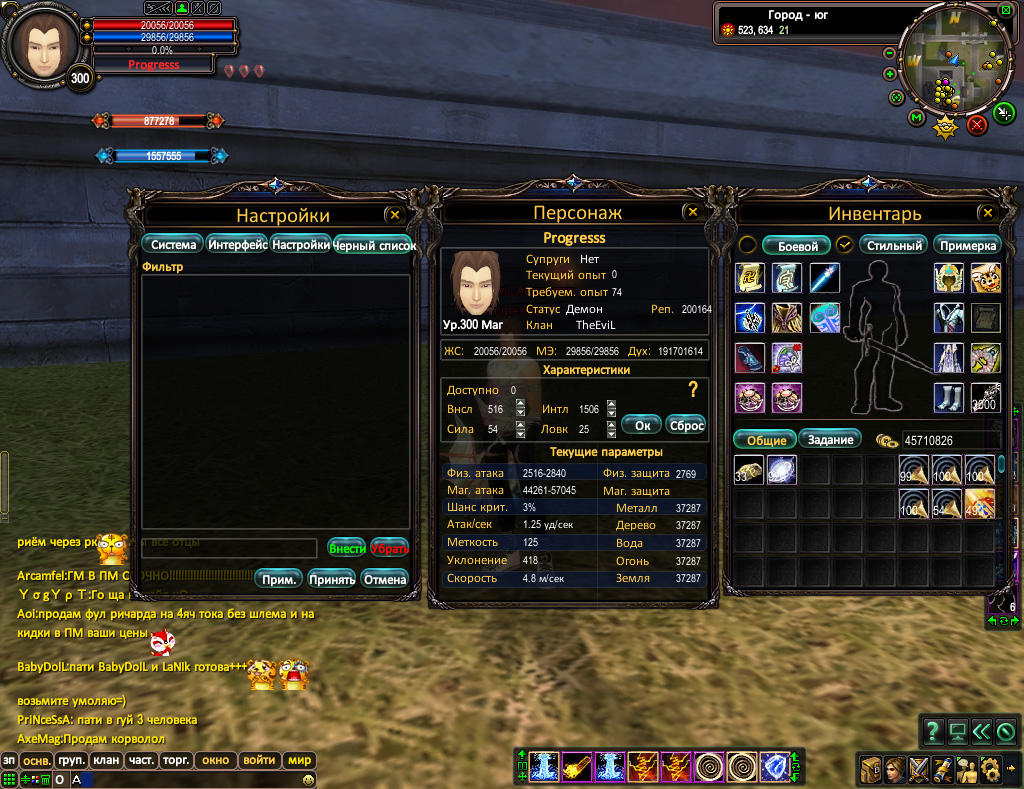This screenshot has width=1024, height=789.
Task: Close the Инвентарь window
Action: pos(988,213)
